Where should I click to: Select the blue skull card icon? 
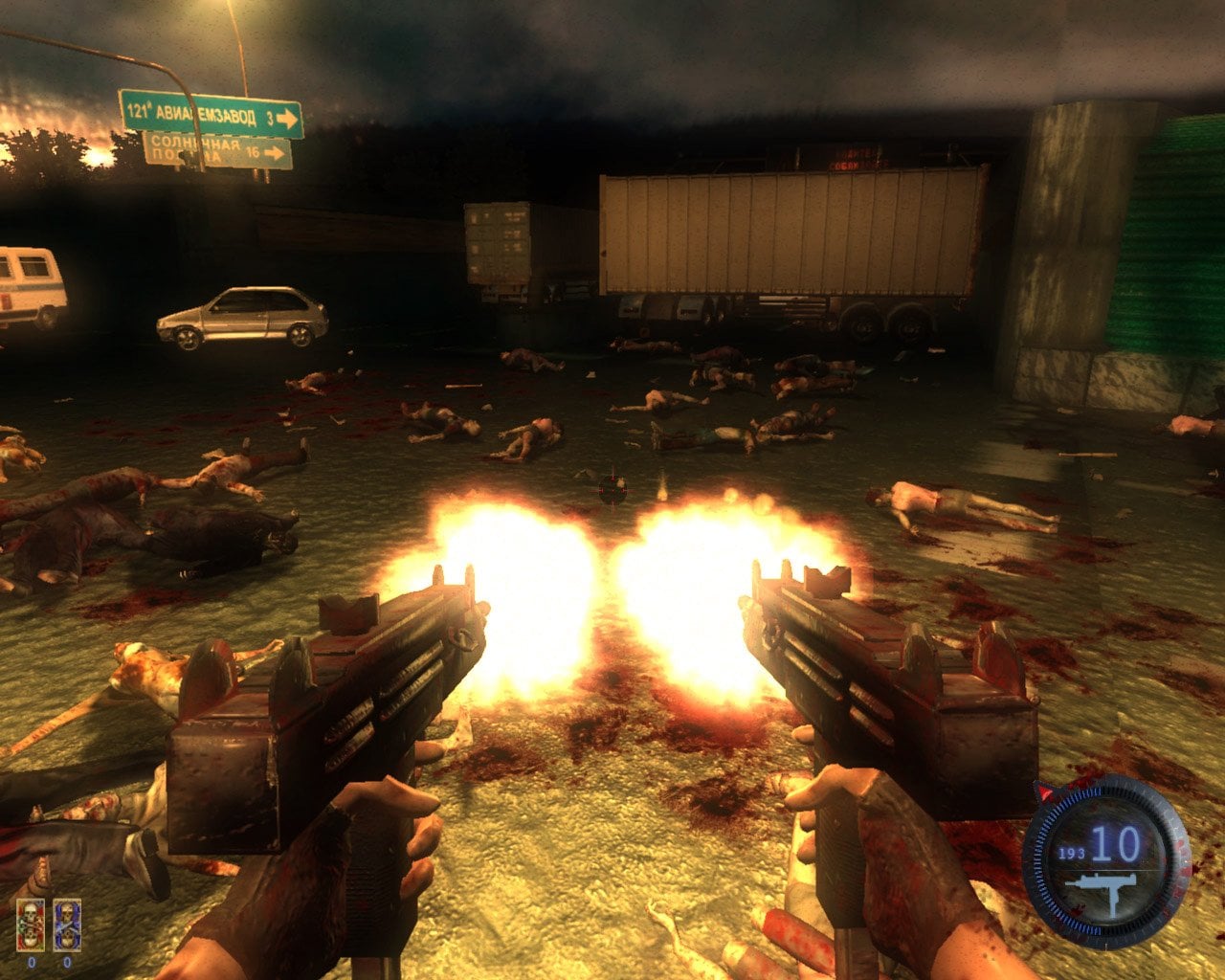click(67, 924)
